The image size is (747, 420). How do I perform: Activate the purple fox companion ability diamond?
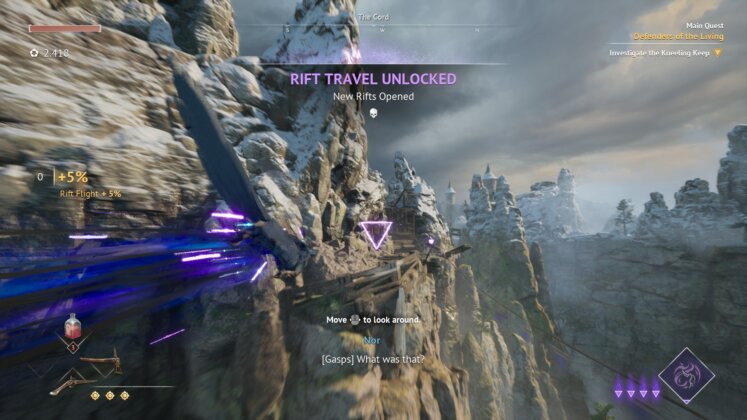686,376
